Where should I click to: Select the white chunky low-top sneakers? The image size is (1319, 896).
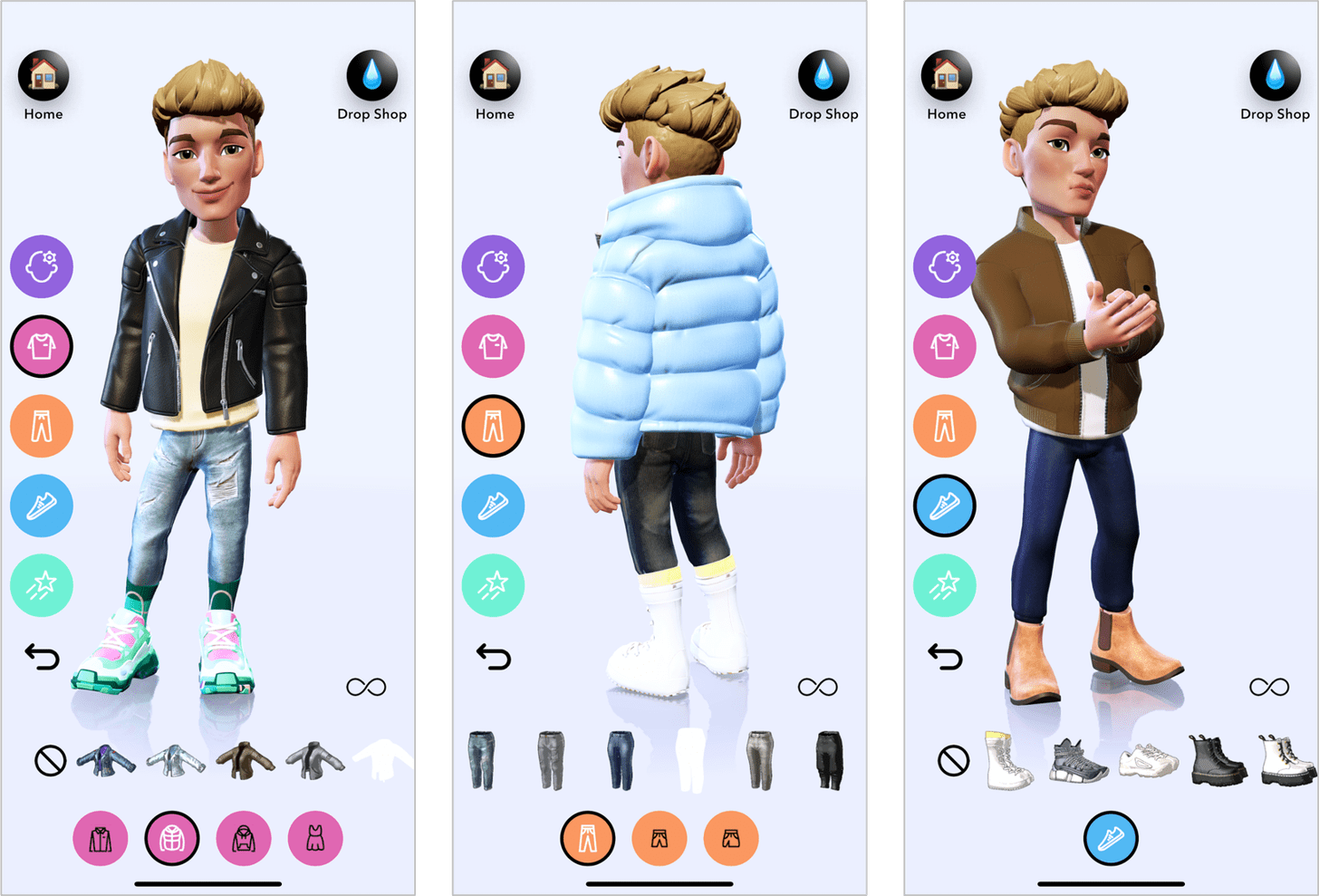pyautogui.click(x=1148, y=760)
